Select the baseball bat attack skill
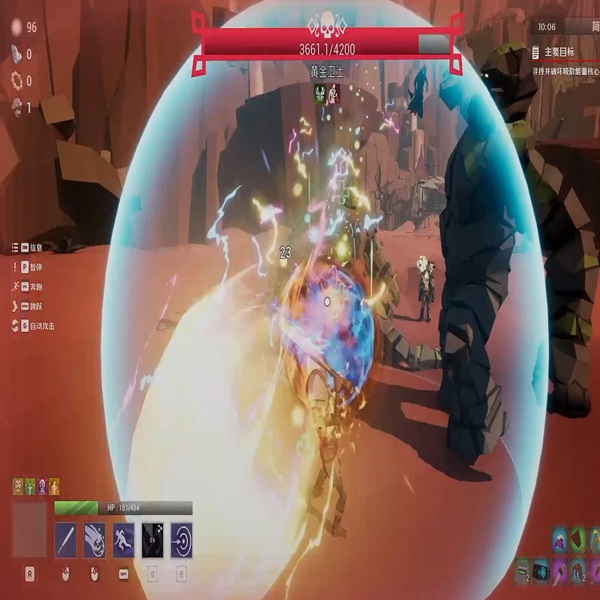 click(x=65, y=541)
